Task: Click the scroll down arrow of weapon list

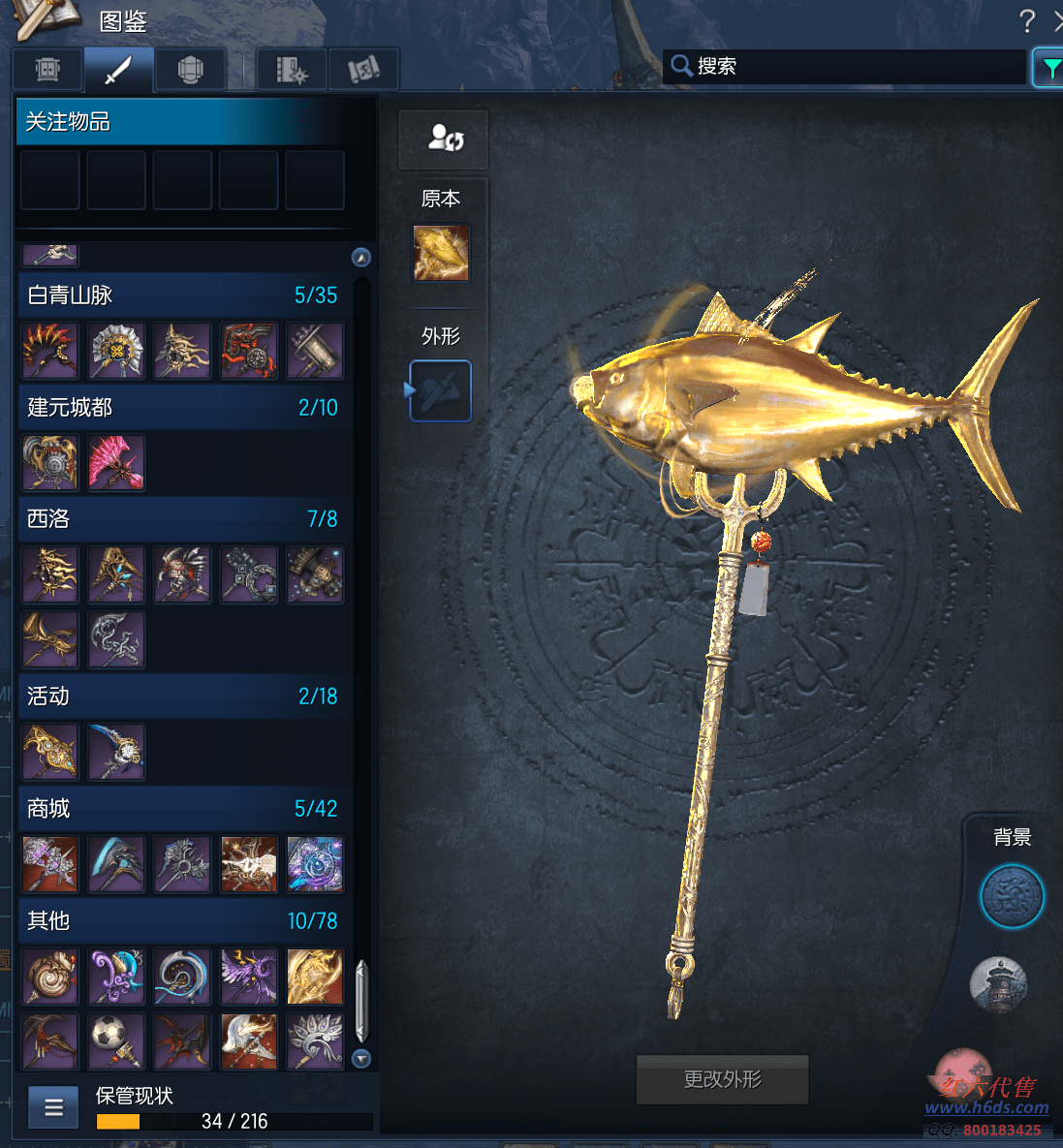Action: click(361, 1059)
